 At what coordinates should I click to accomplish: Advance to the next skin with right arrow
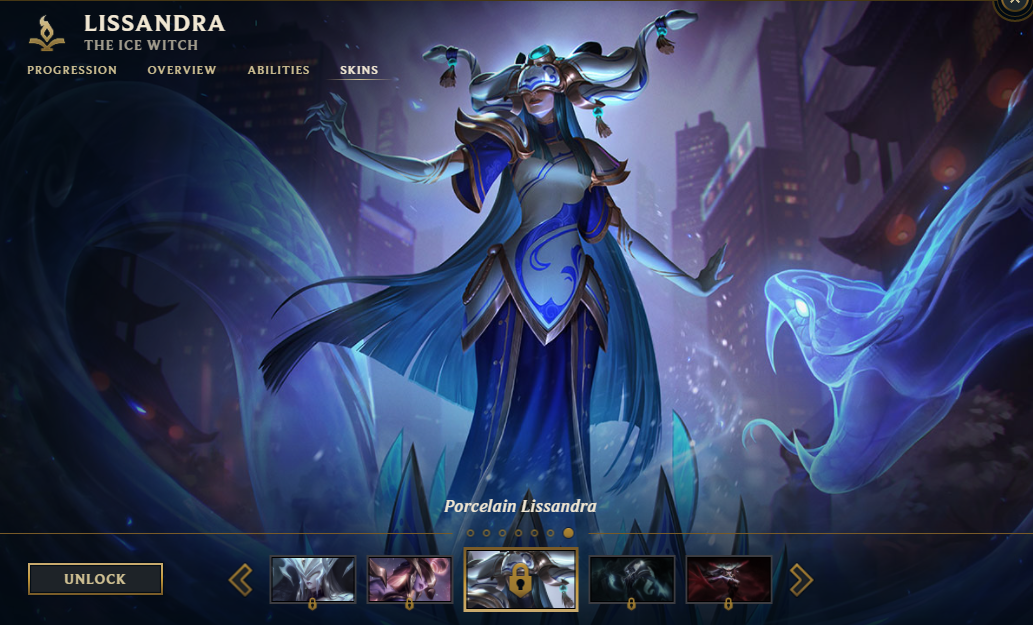[x=801, y=579]
